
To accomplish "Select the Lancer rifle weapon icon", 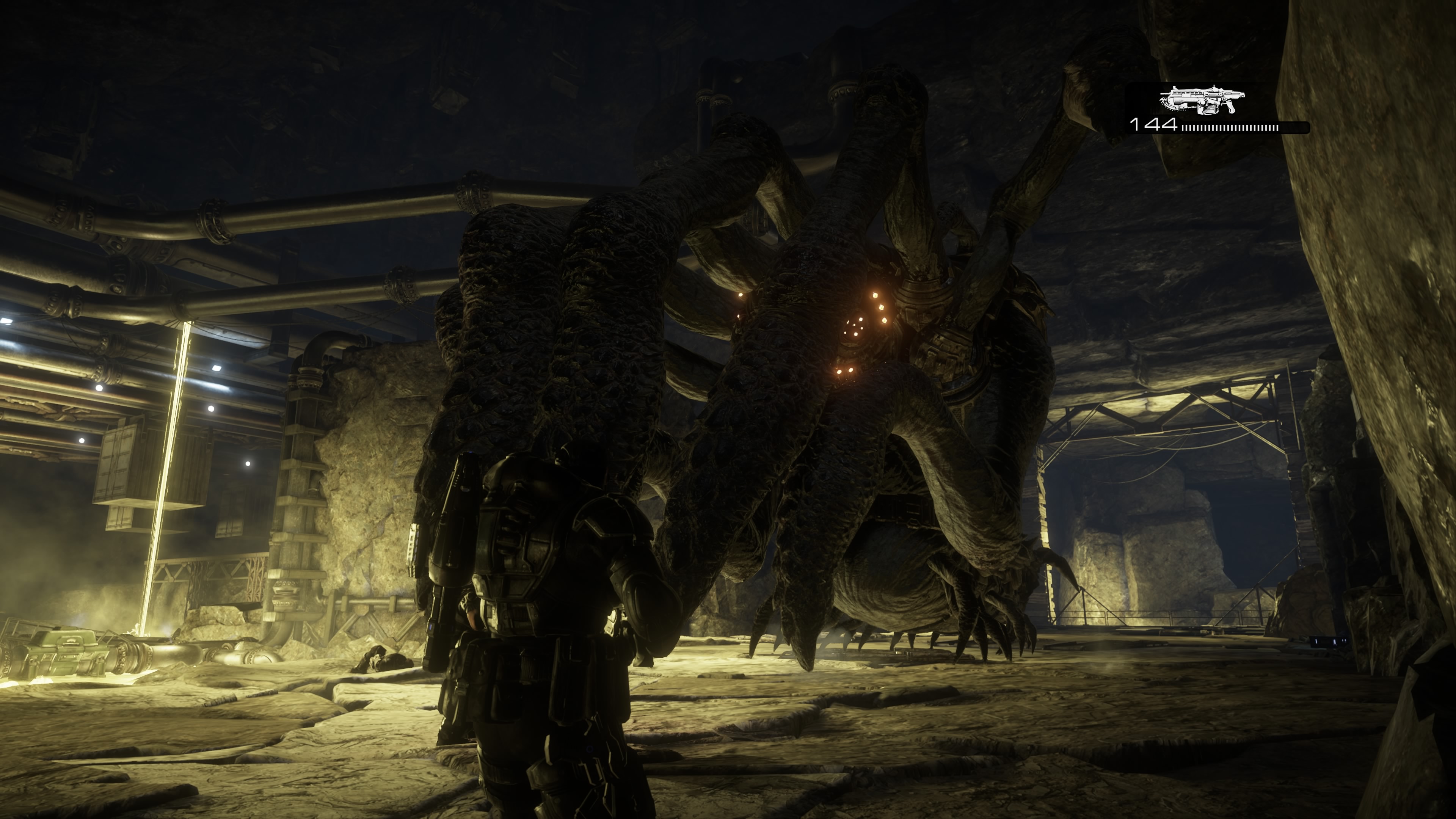I will coord(1202,100).
